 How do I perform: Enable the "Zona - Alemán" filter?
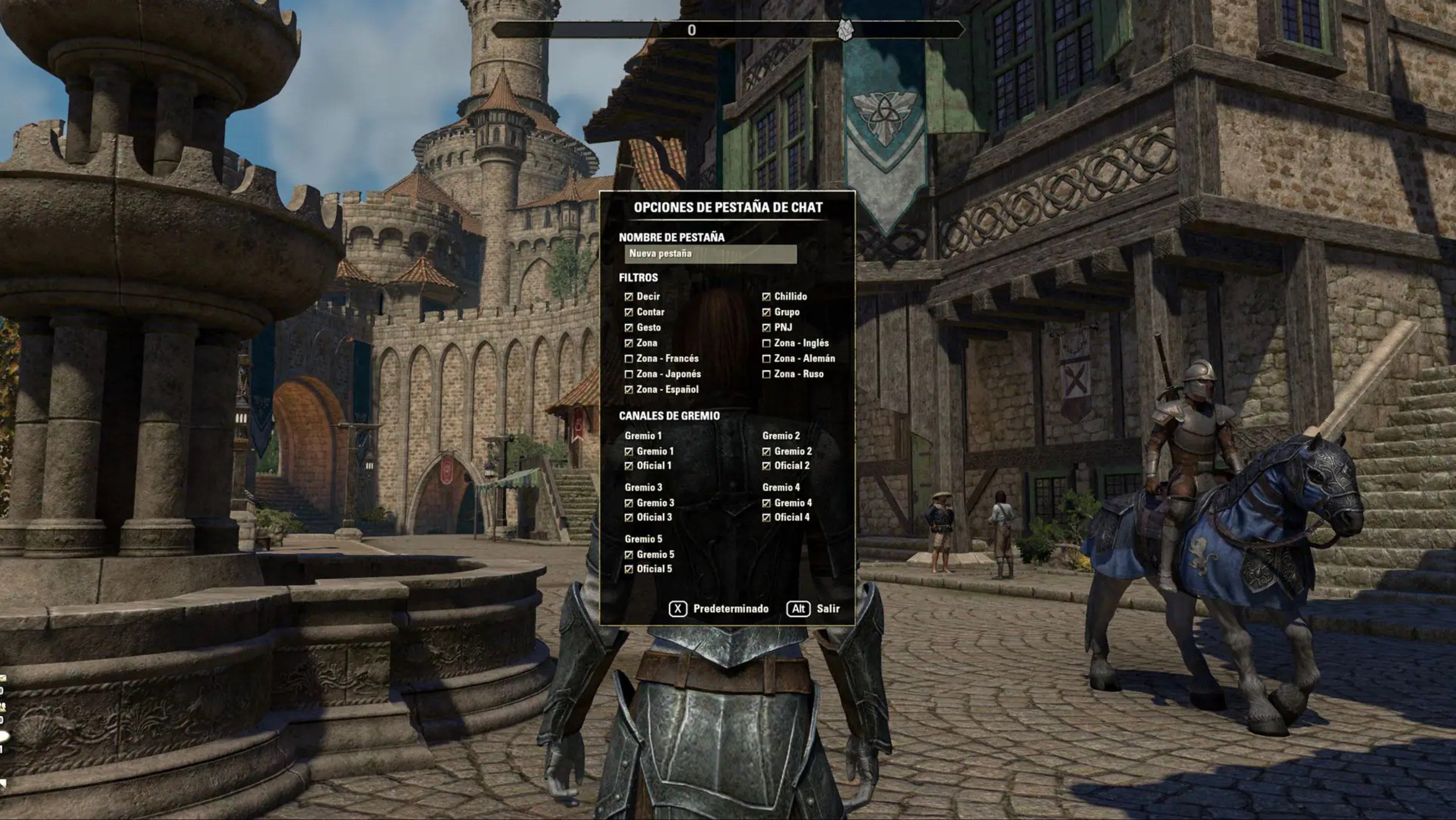click(x=768, y=358)
